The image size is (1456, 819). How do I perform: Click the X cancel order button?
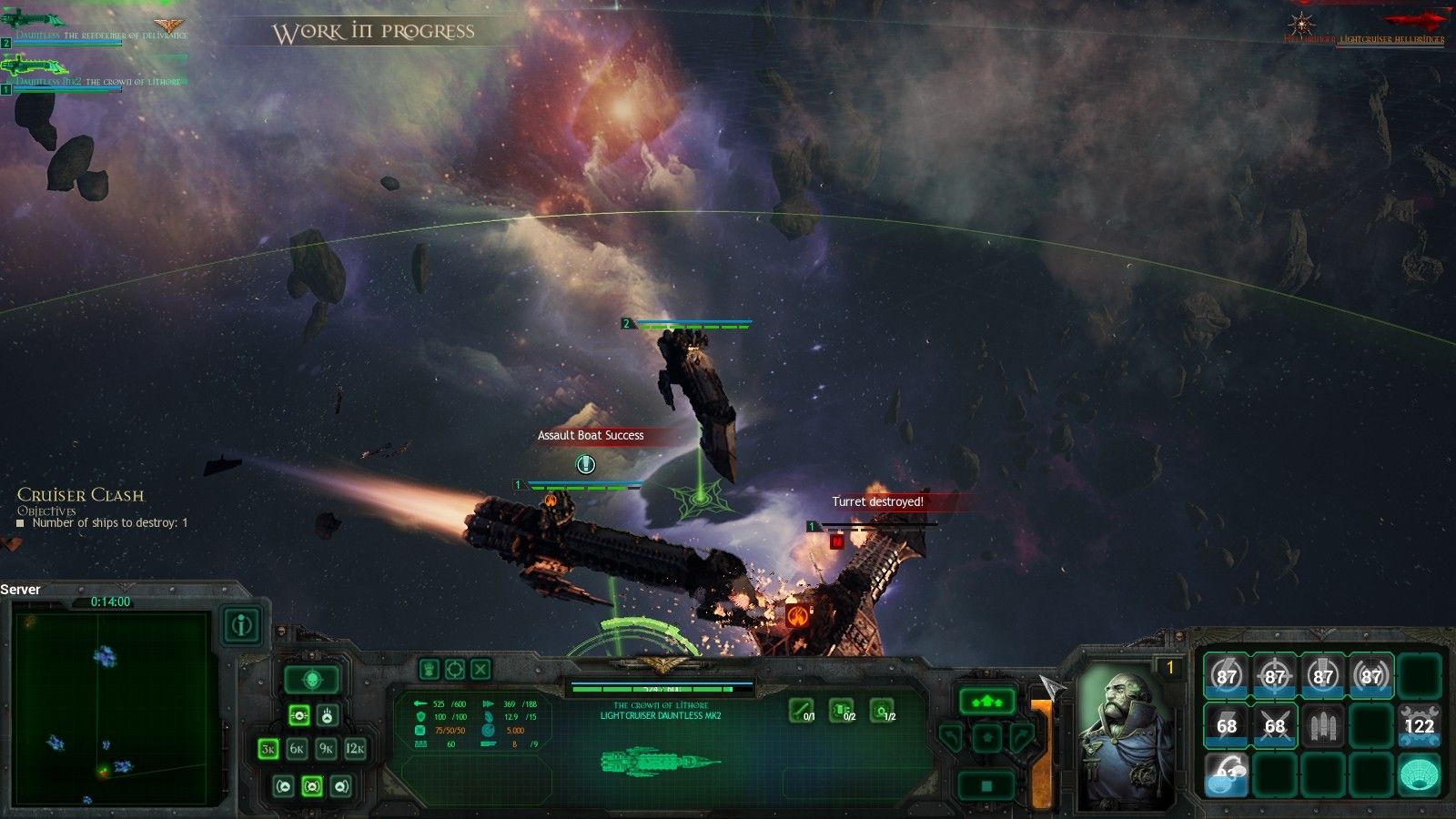(x=480, y=670)
